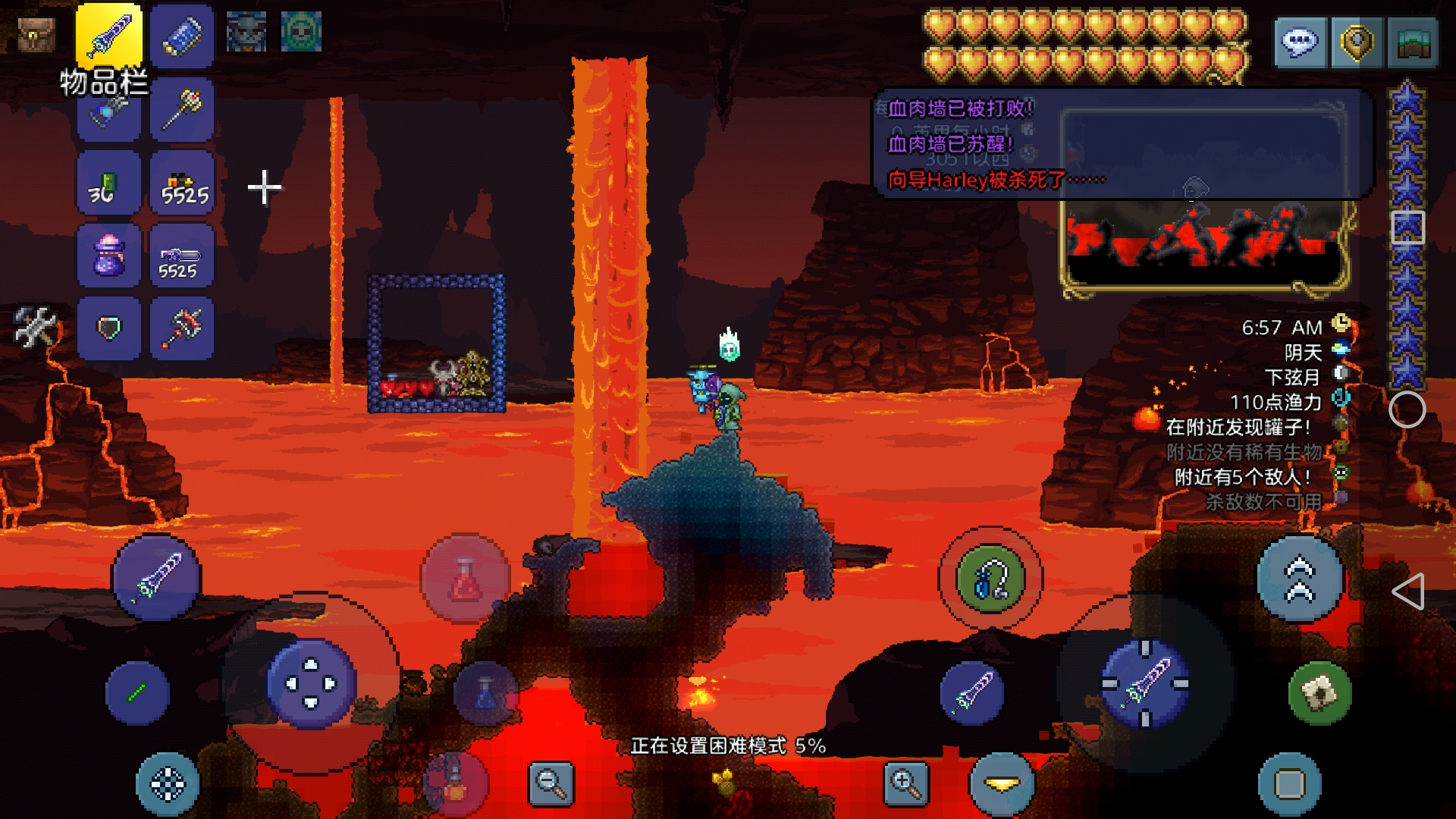Image resolution: width=1456 pixels, height=819 pixels.
Task: Tap the jump double-arrow button
Action: (x=1300, y=579)
